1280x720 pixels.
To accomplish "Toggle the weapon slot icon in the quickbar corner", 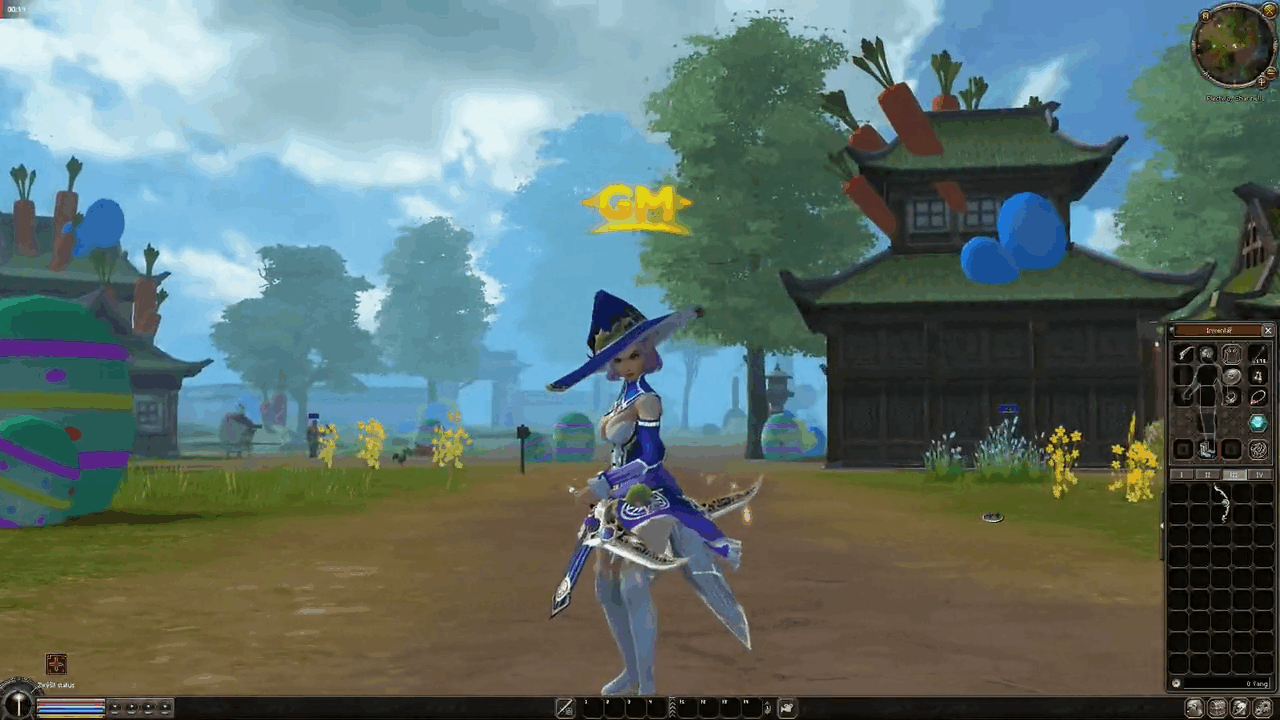I will (x=565, y=708).
